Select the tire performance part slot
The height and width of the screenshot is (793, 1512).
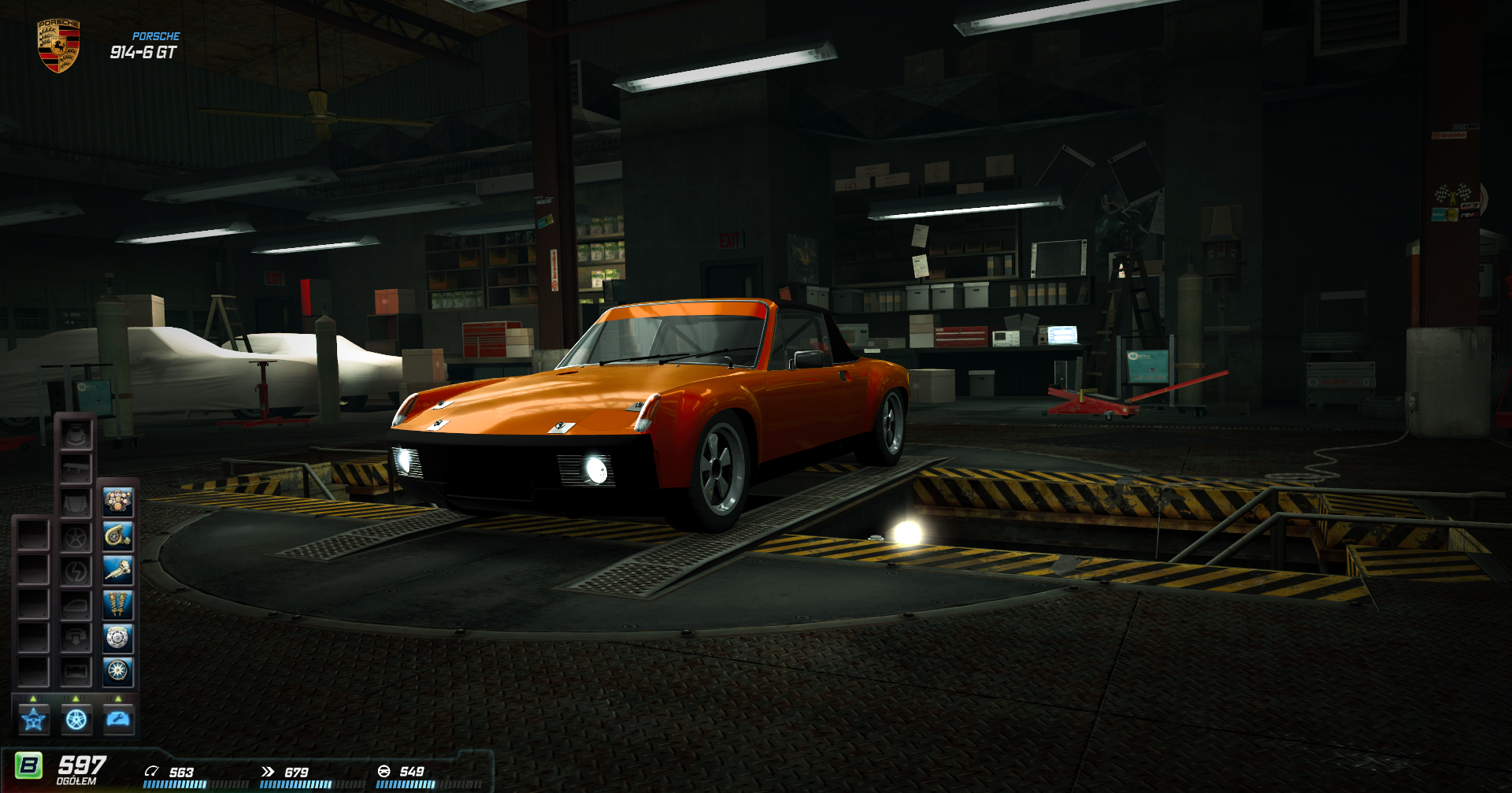pyautogui.click(x=118, y=672)
